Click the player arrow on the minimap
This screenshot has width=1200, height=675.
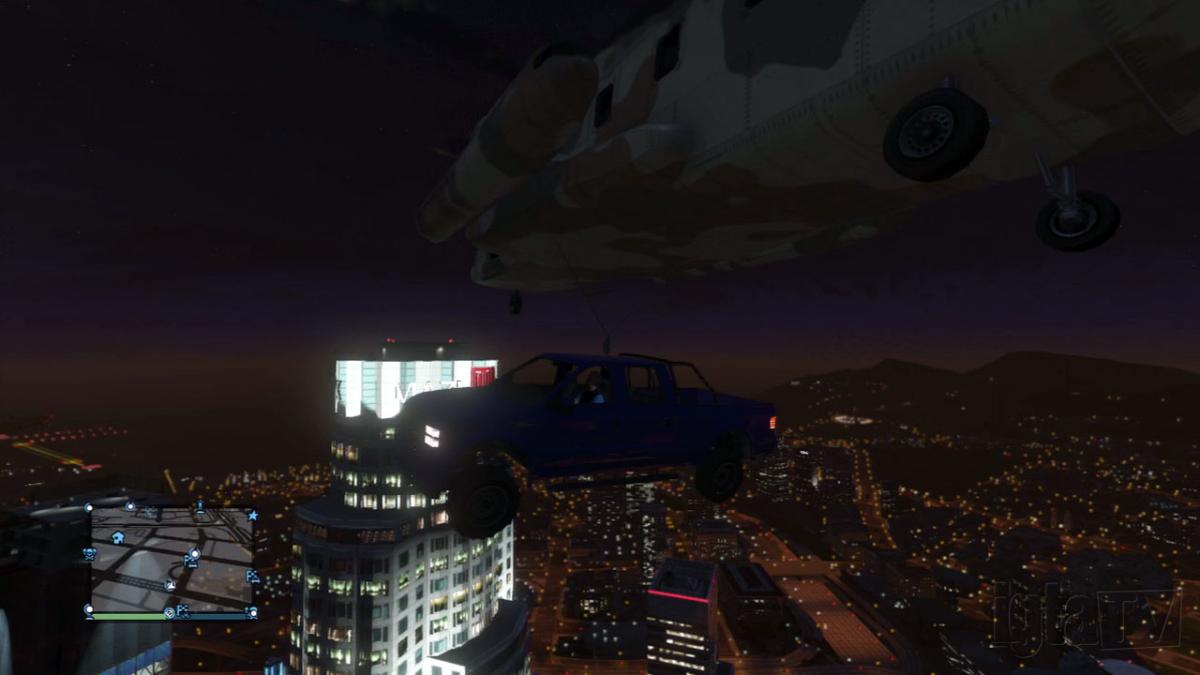pos(171,586)
